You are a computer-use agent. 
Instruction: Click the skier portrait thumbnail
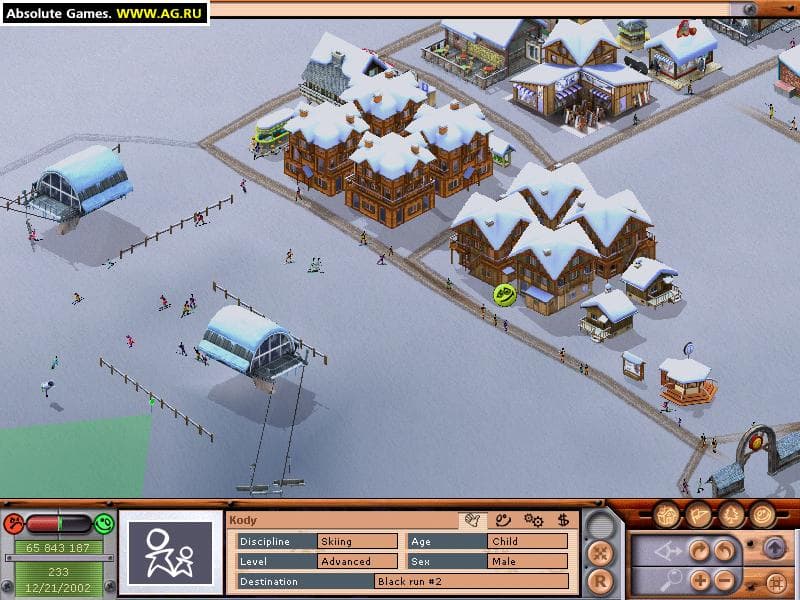pos(170,553)
